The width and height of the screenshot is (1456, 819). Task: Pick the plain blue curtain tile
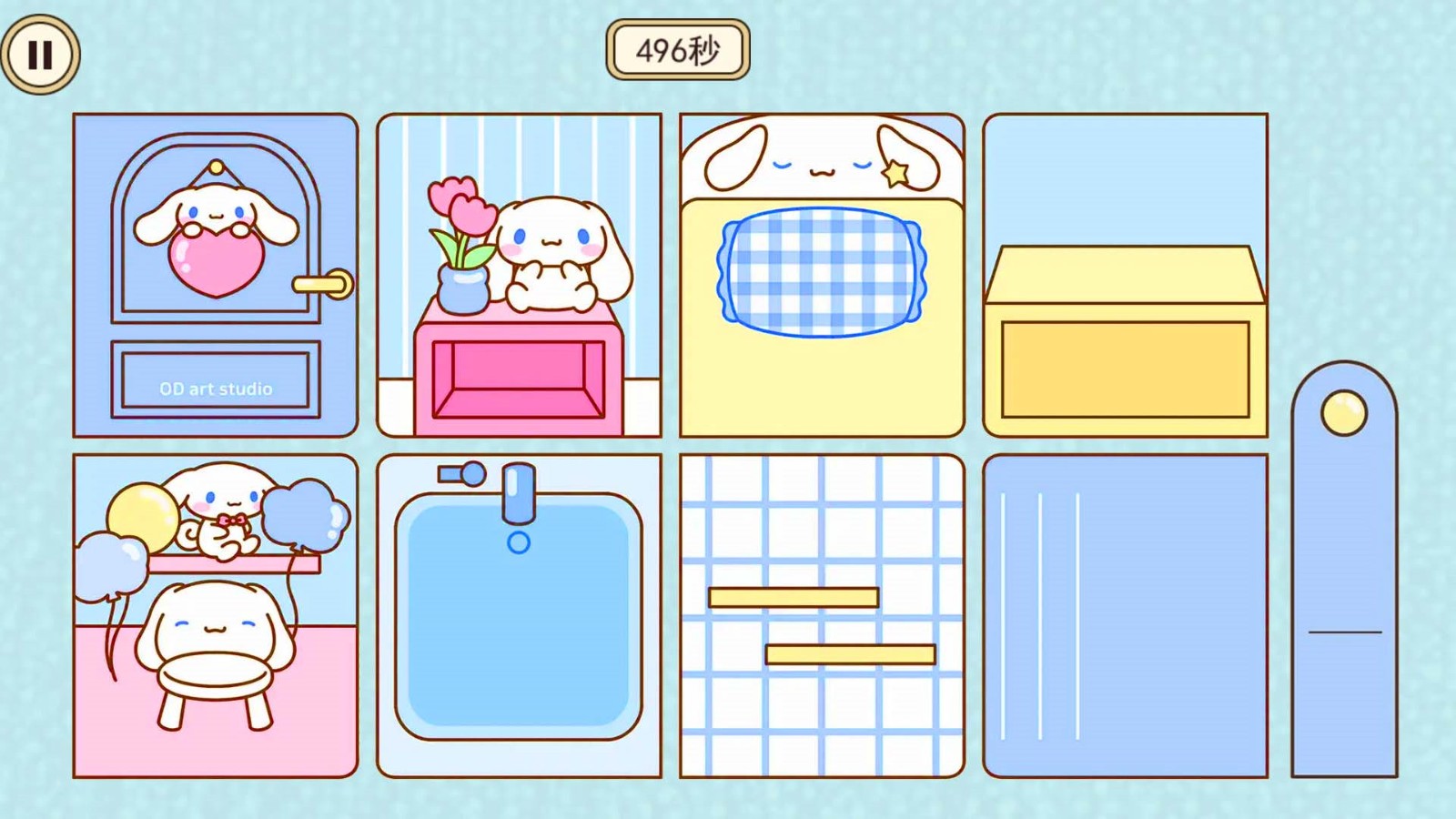[1125, 616]
